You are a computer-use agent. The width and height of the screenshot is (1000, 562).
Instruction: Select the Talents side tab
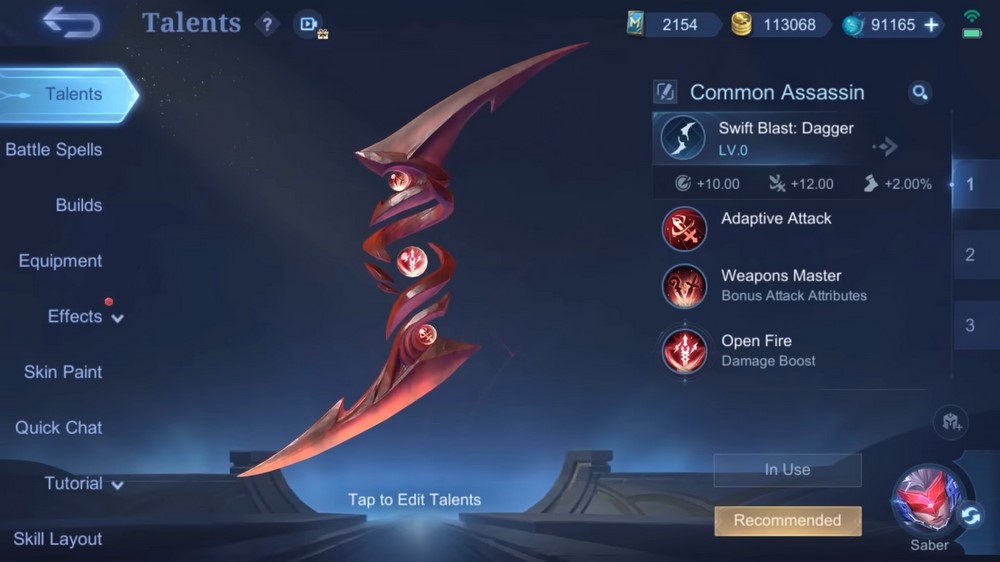68,94
